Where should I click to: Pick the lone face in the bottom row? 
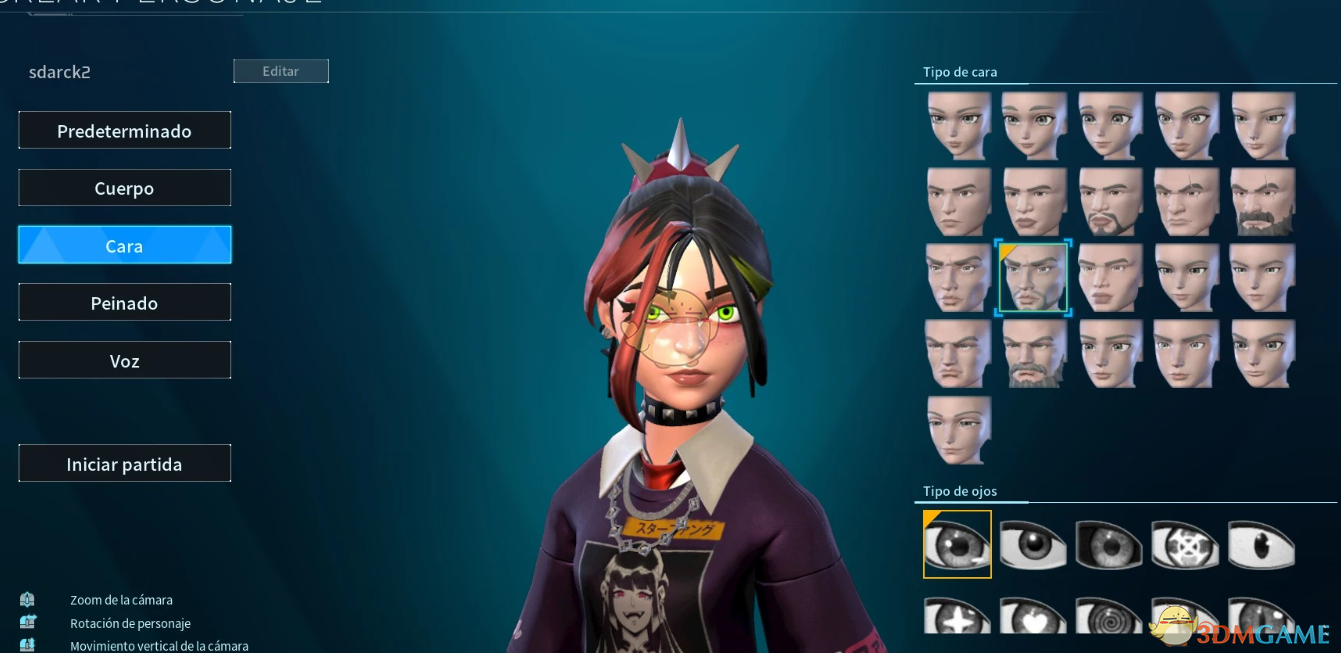[x=958, y=429]
